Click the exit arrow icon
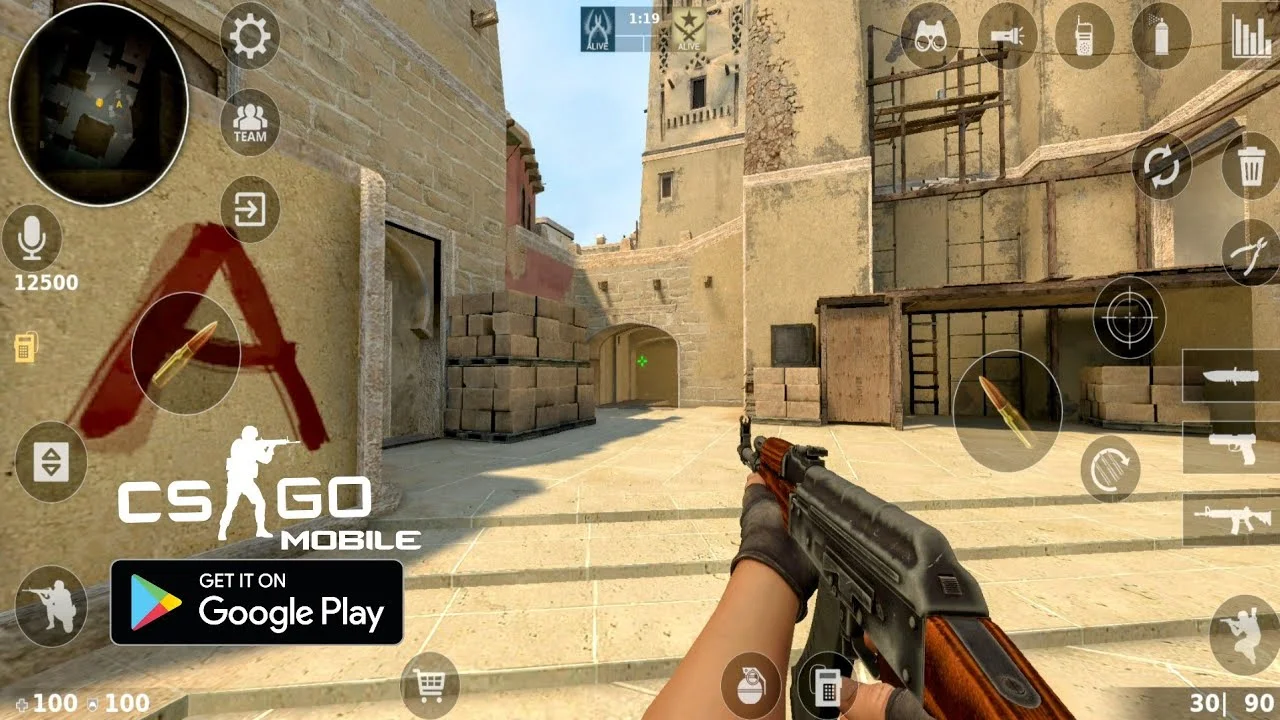This screenshot has height=720, width=1280. tap(249, 210)
